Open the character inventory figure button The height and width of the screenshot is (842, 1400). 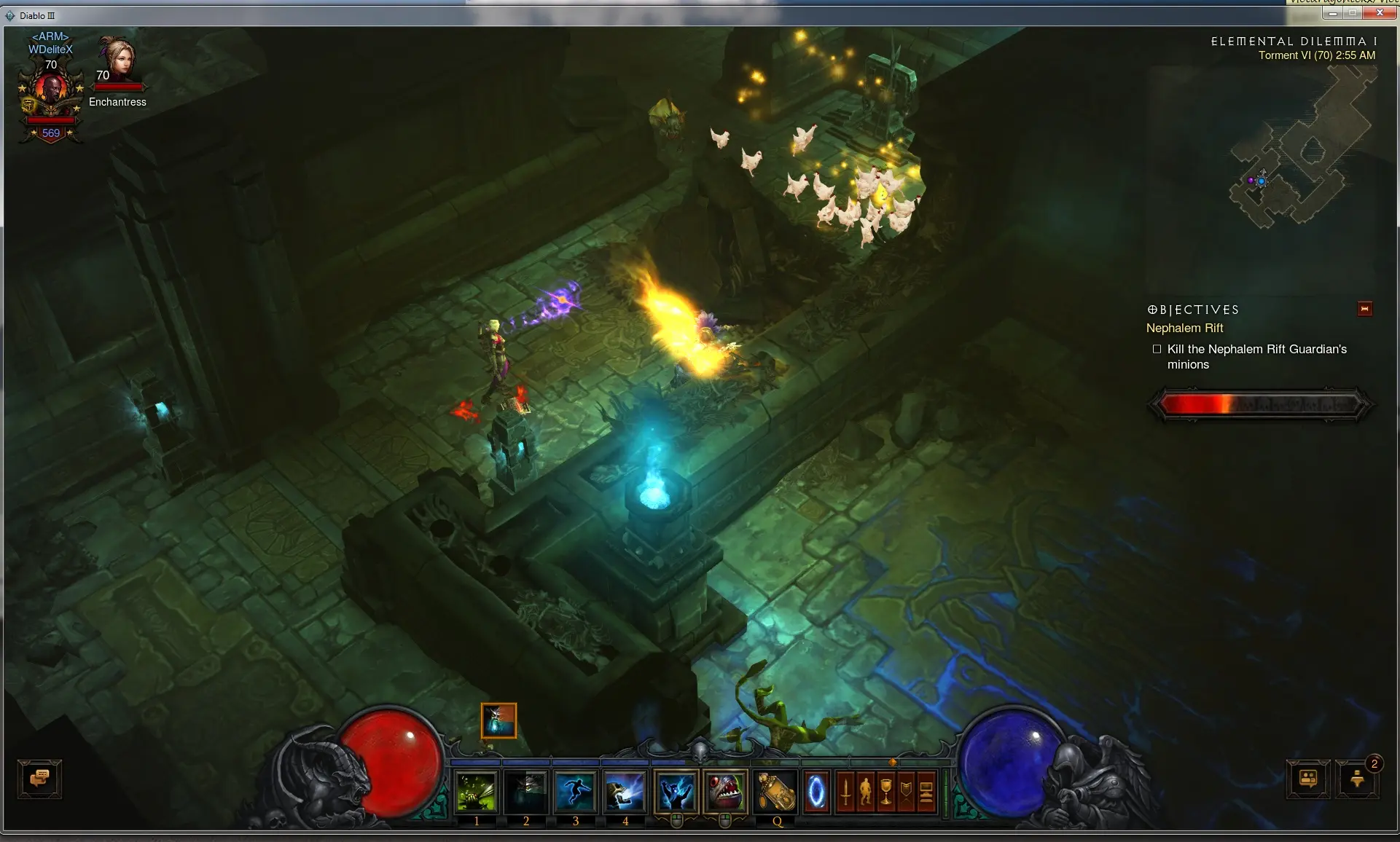tap(866, 792)
